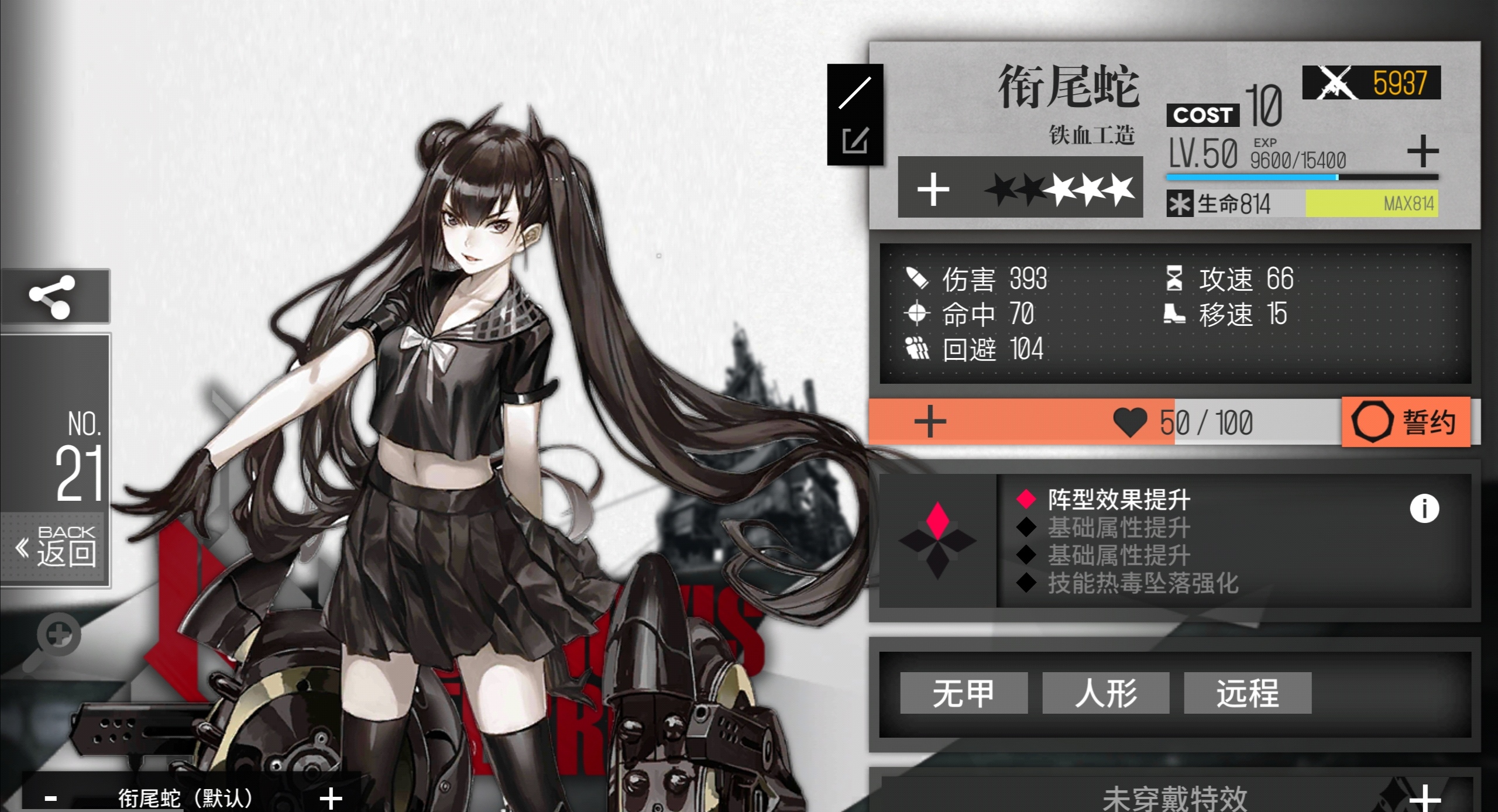This screenshot has height=812, width=1498.
Task: Toggle the 远程 attribute tag
Action: 1247,693
